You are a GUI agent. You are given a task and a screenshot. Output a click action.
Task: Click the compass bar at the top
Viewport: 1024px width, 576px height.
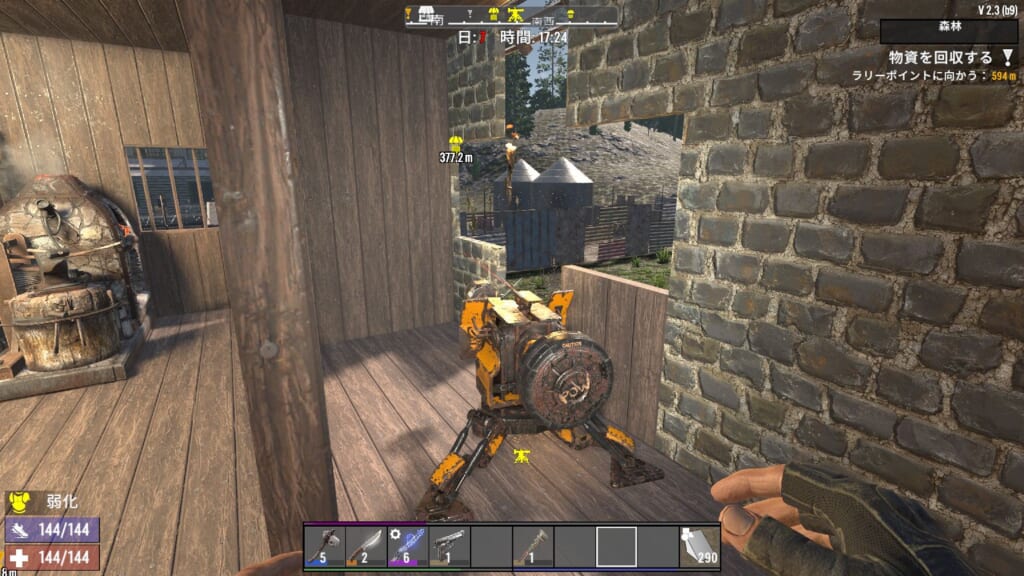click(x=511, y=16)
